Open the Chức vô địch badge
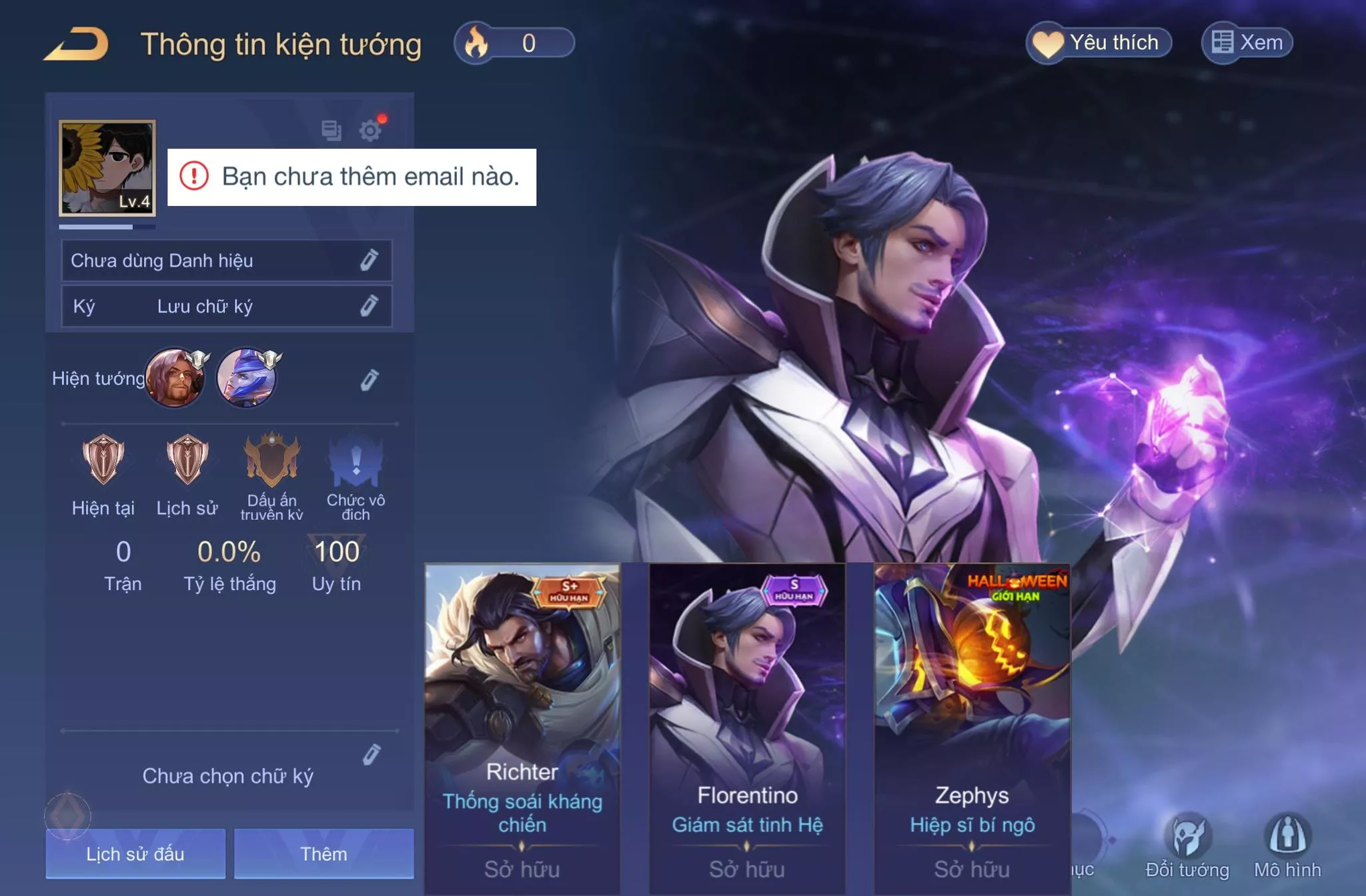This screenshot has height=896, width=1366. (356, 461)
